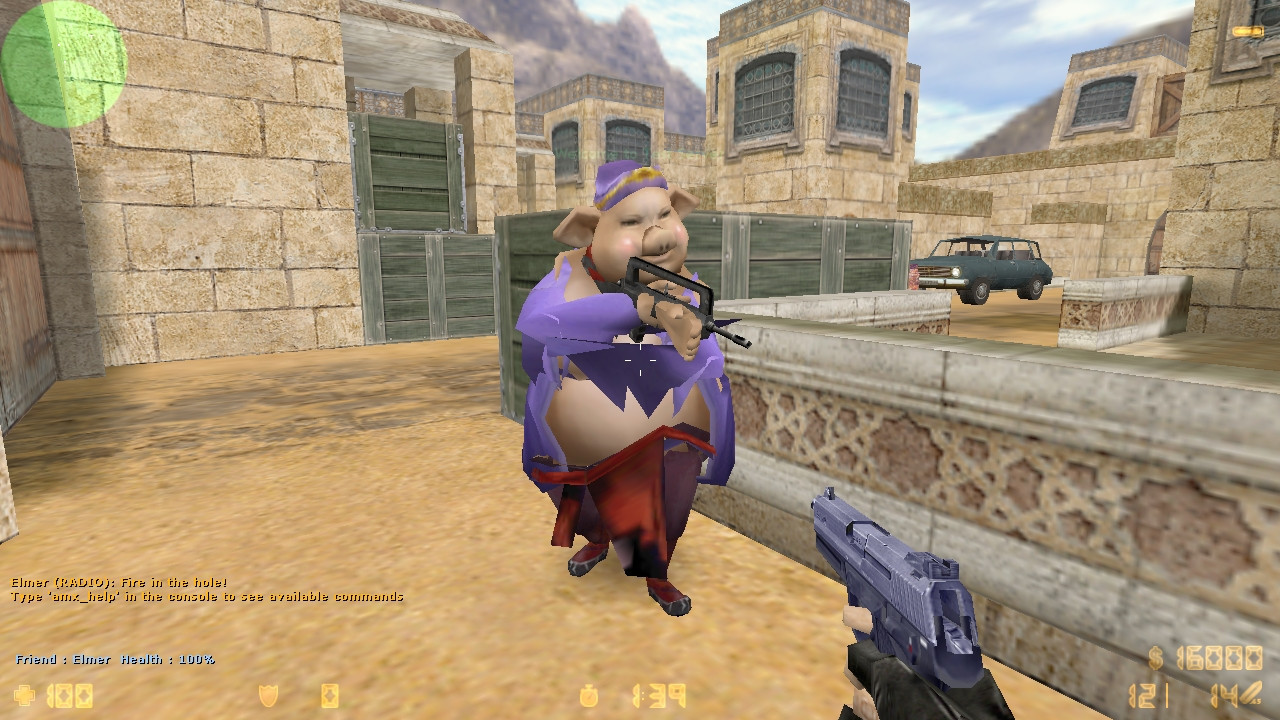This screenshot has width=1280, height=720.
Task: Click the .45 bullet ammo icon
Action: click(x=1252, y=692)
